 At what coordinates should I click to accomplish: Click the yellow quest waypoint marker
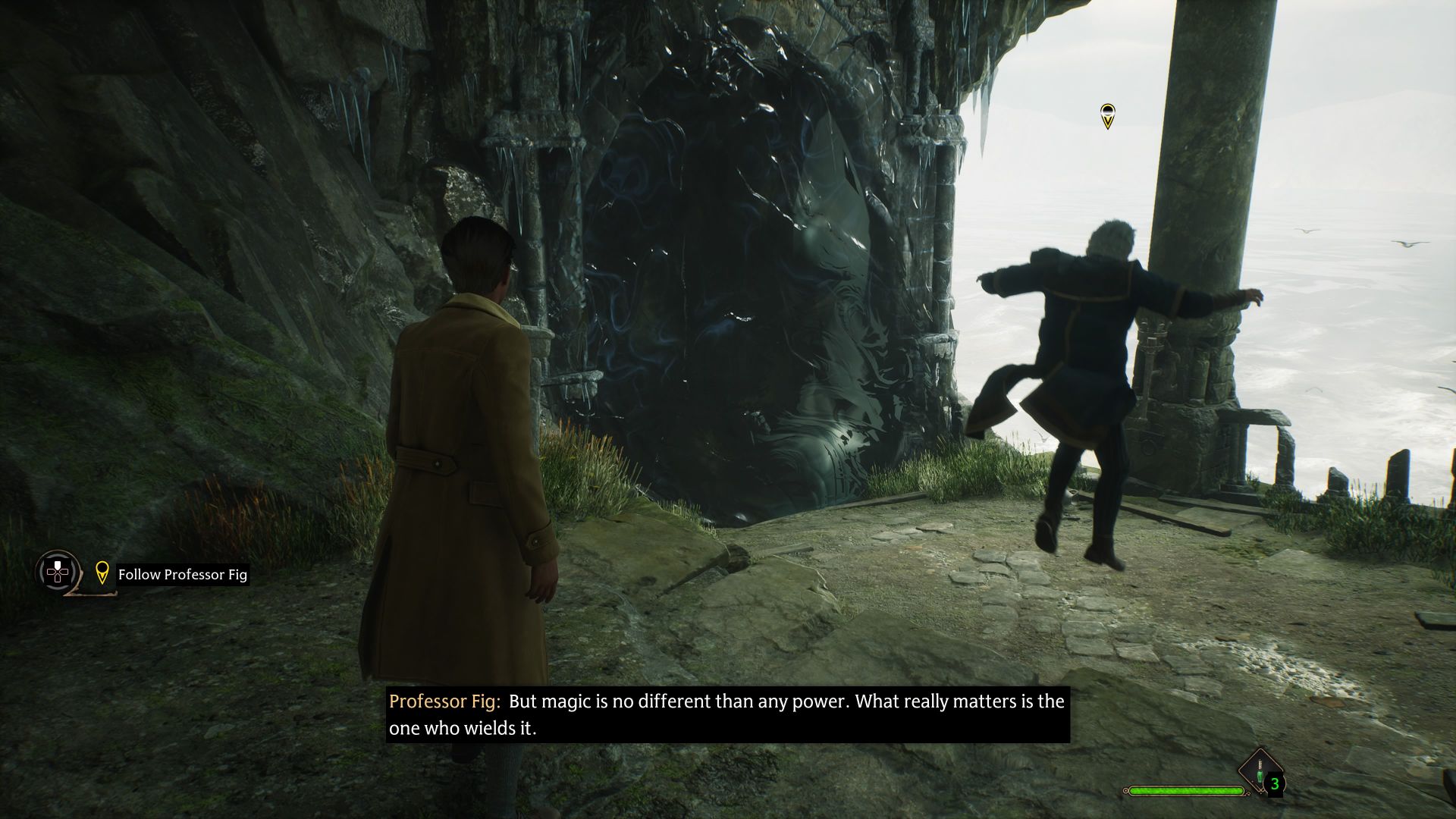[1107, 116]
